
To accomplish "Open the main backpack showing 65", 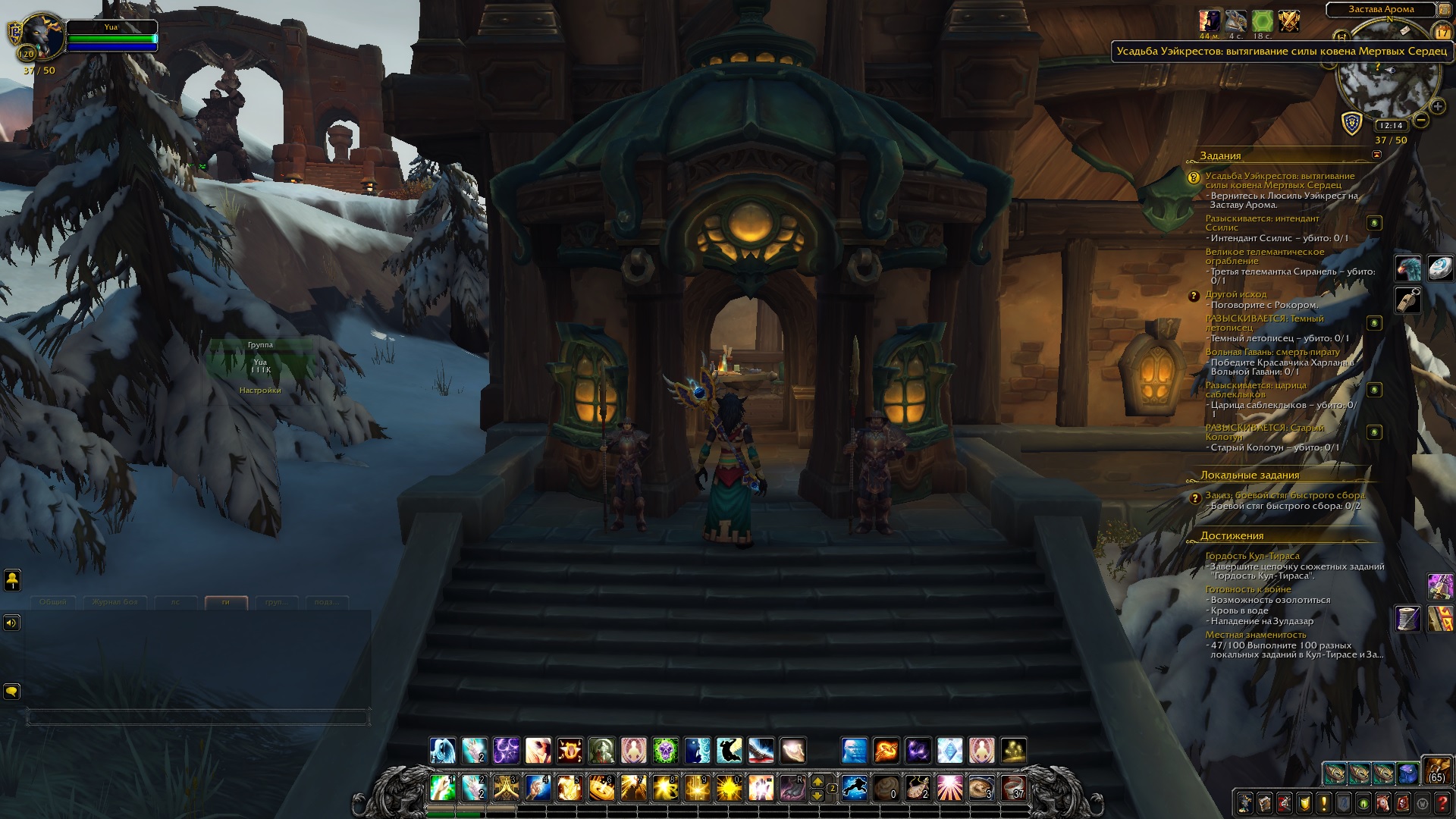I will click(x=1436, y=770).
